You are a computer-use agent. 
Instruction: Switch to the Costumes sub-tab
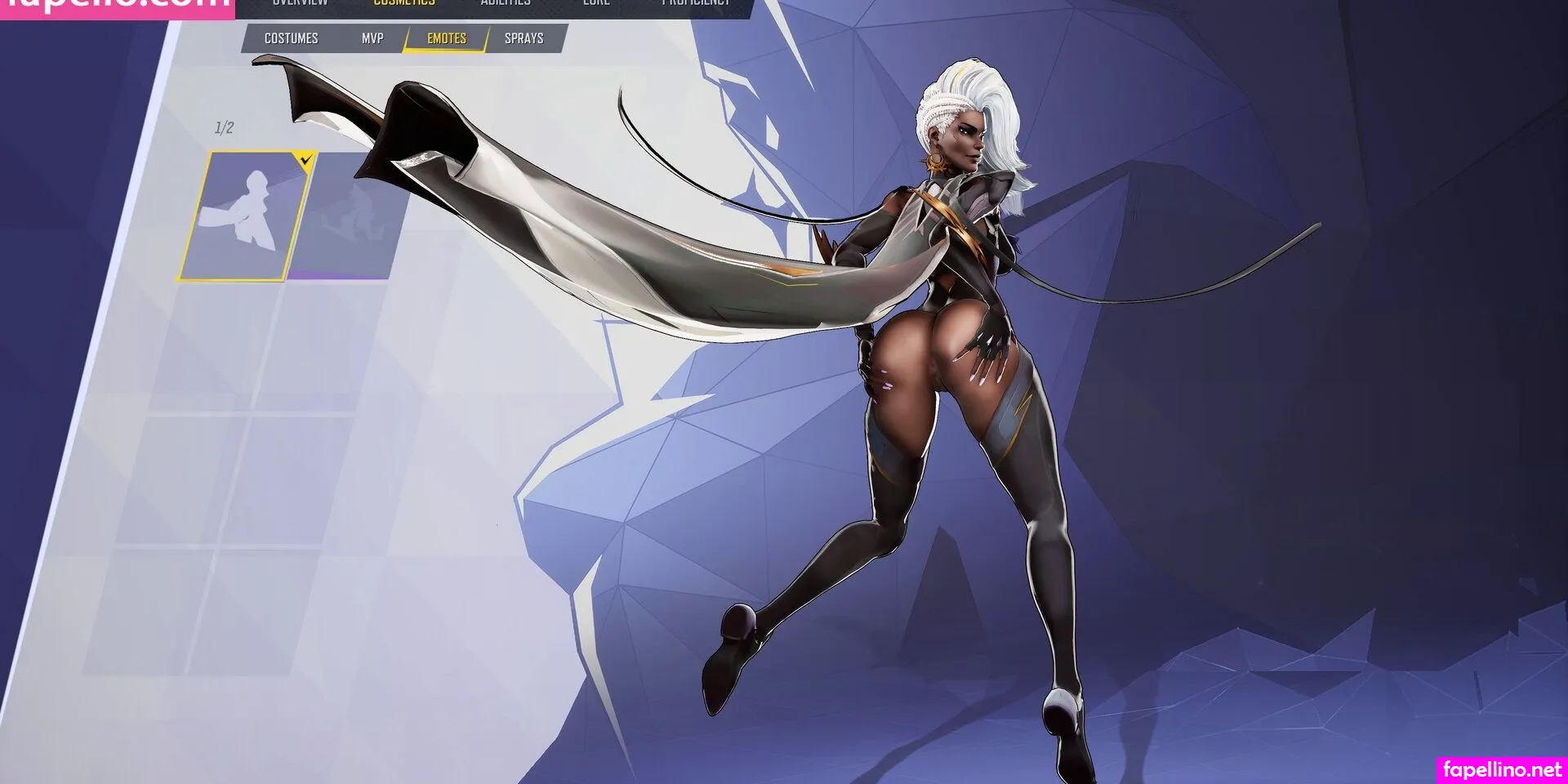pos(291,38)
